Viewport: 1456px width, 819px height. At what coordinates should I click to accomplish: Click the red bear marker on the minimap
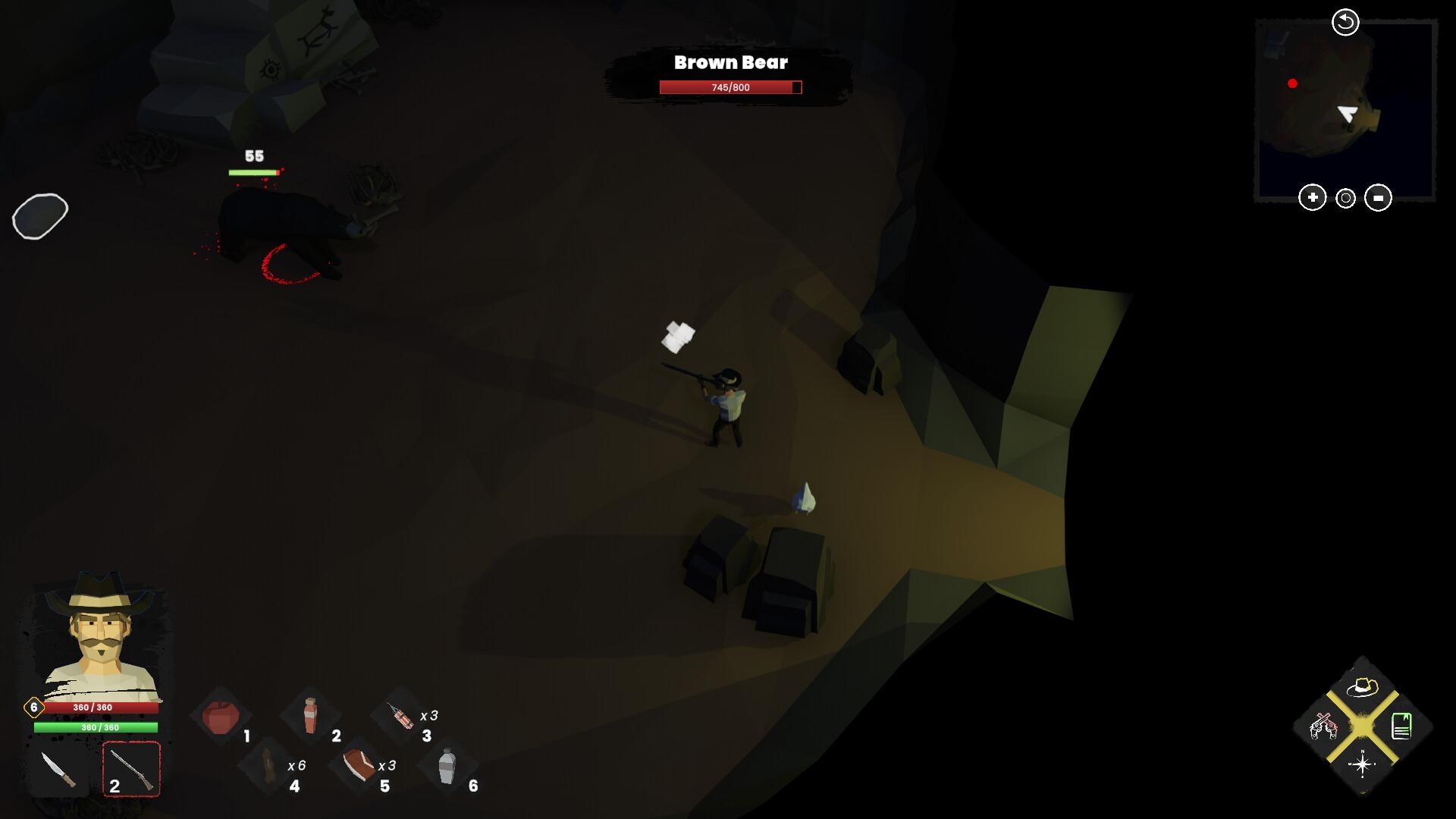point(1292,83)
